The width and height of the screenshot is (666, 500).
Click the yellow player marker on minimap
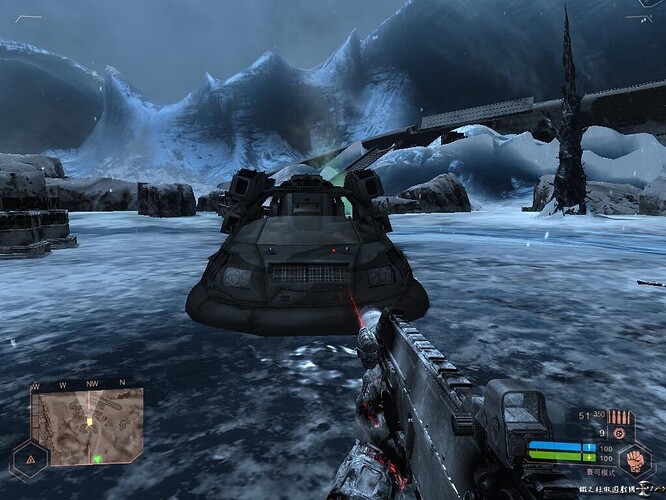coord(89,422)
